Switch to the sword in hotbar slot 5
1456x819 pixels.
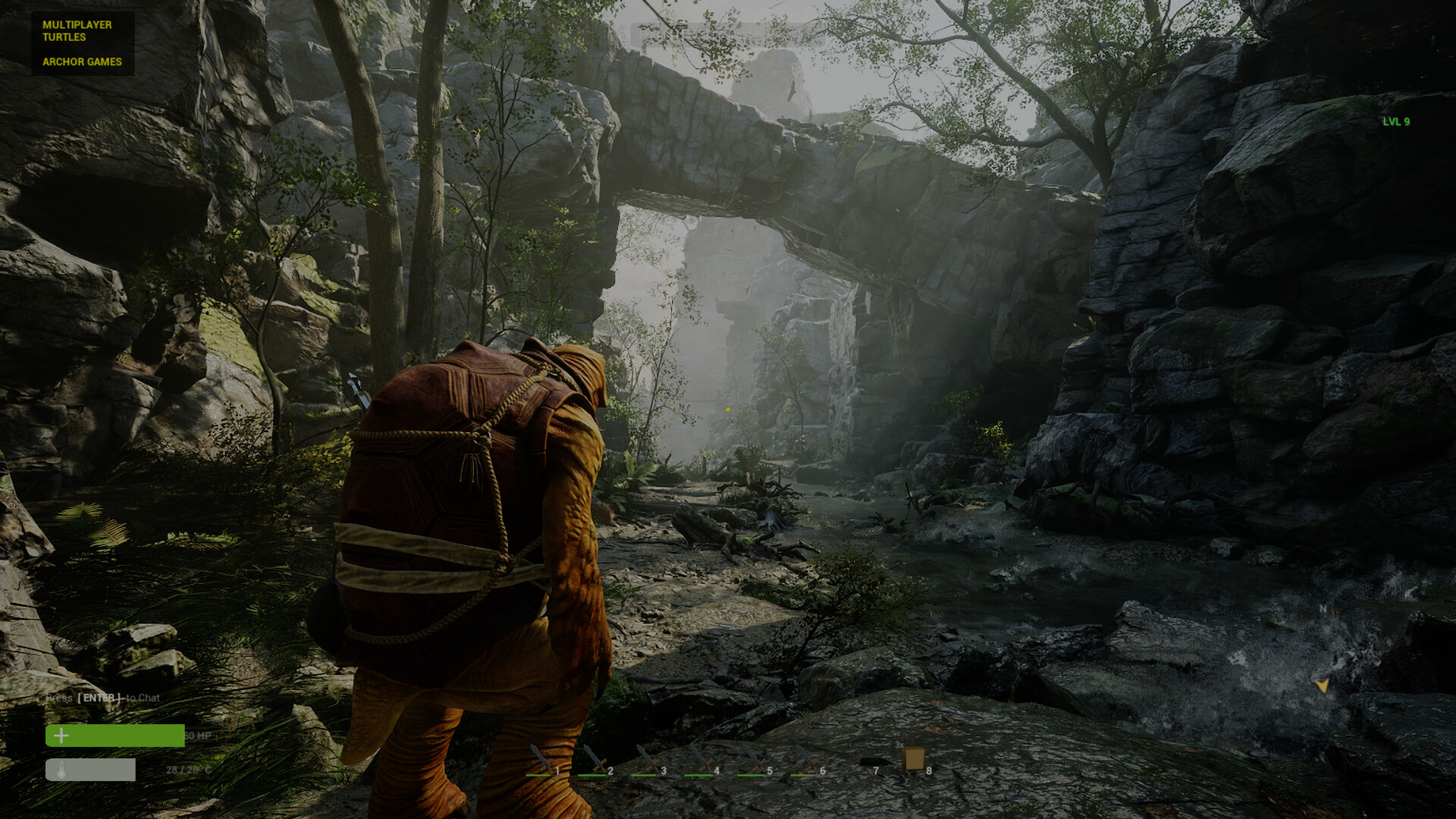pos(754,759)
